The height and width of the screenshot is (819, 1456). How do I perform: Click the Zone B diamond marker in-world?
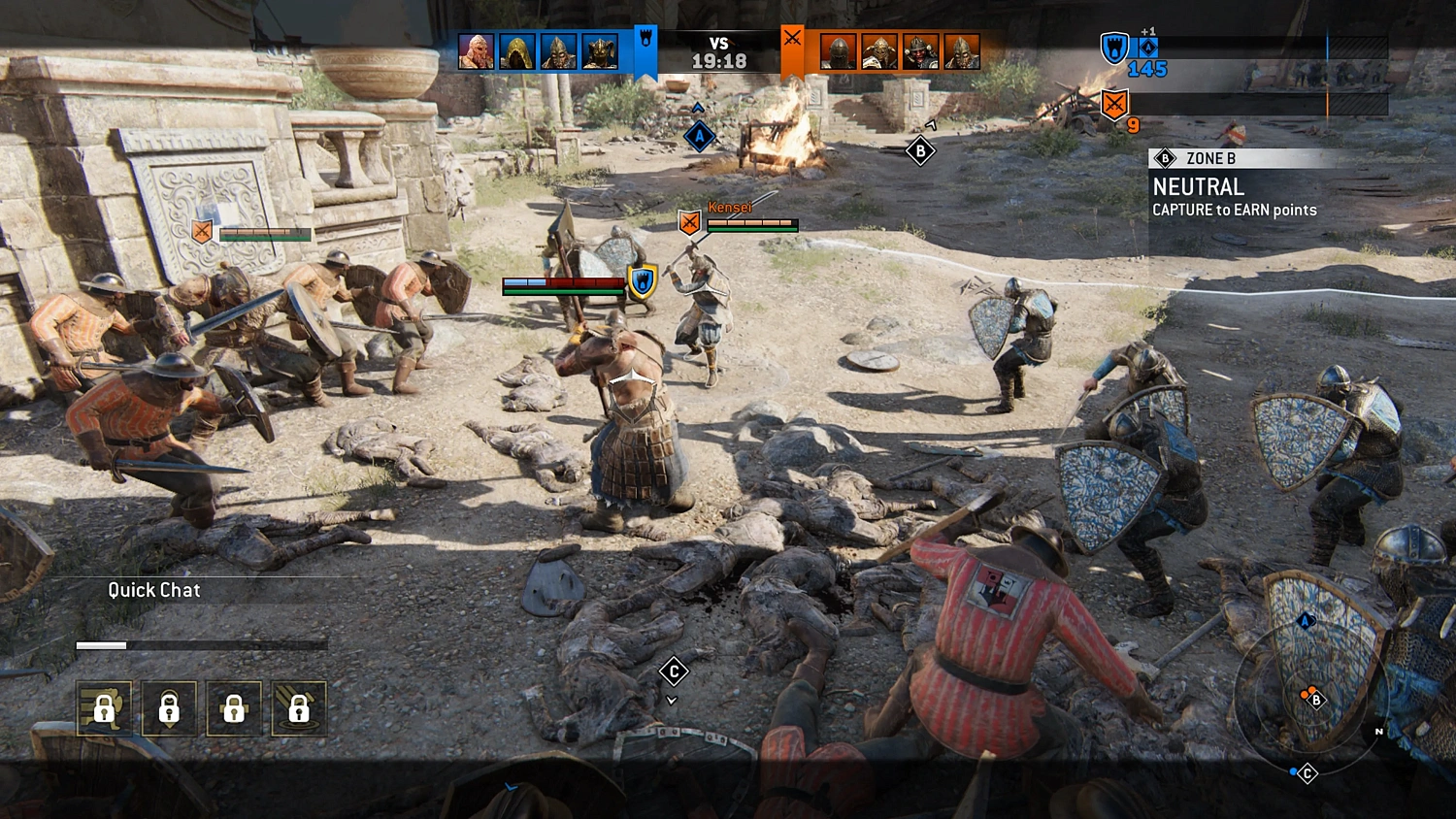click(920, 152)
